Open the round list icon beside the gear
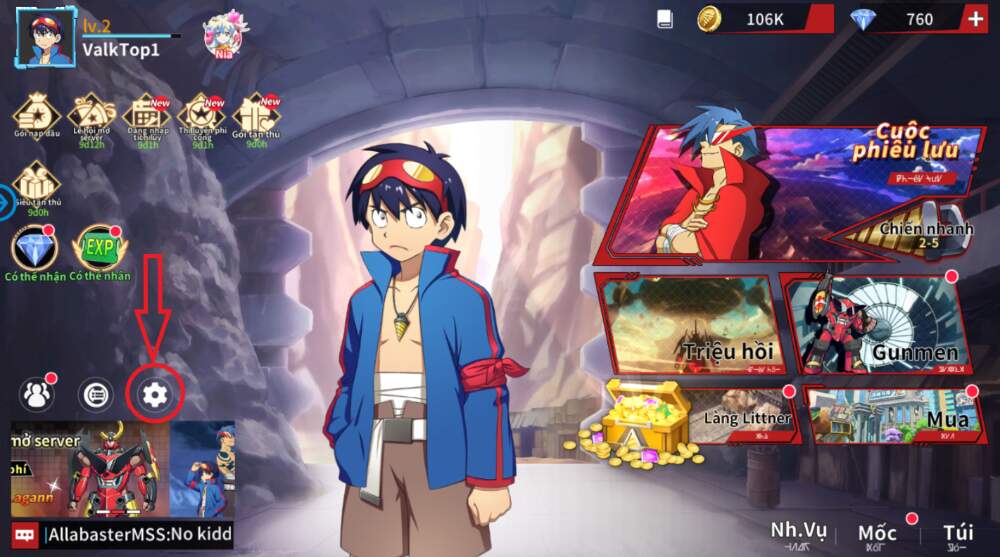Image resolution: width=1000 pixels, height=557 pixels. coord(95,394)
